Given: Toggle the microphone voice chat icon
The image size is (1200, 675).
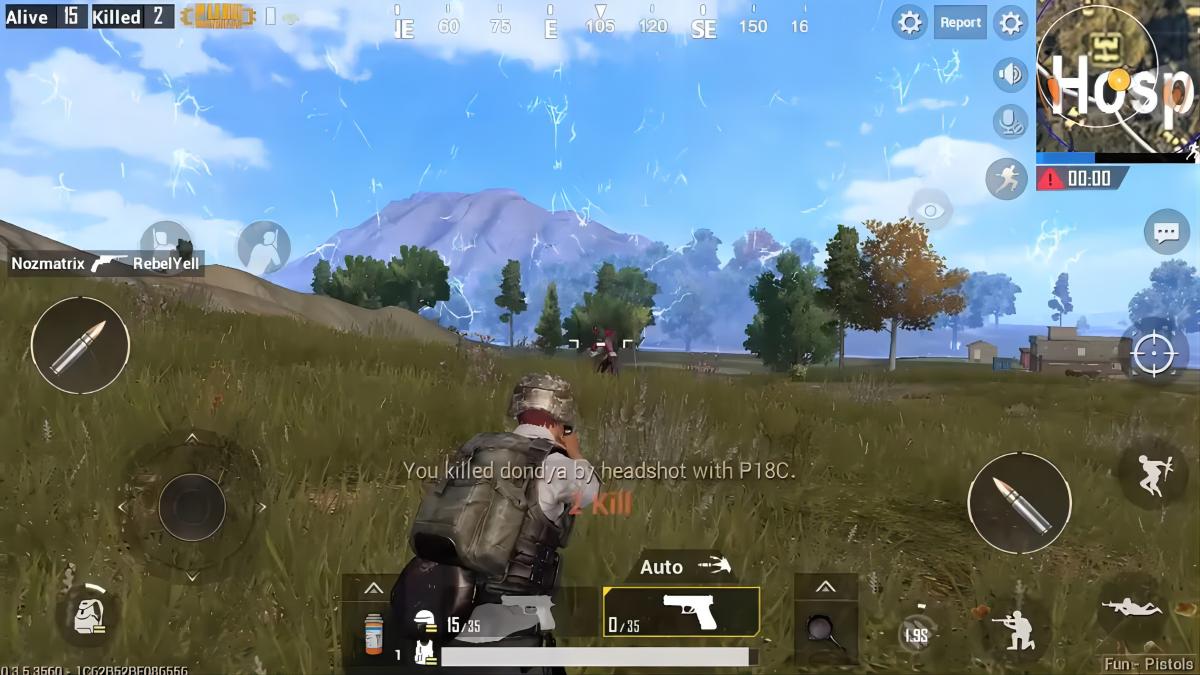Looking at the screenshot, I should pyautogui.click(x=1010, y=122).
